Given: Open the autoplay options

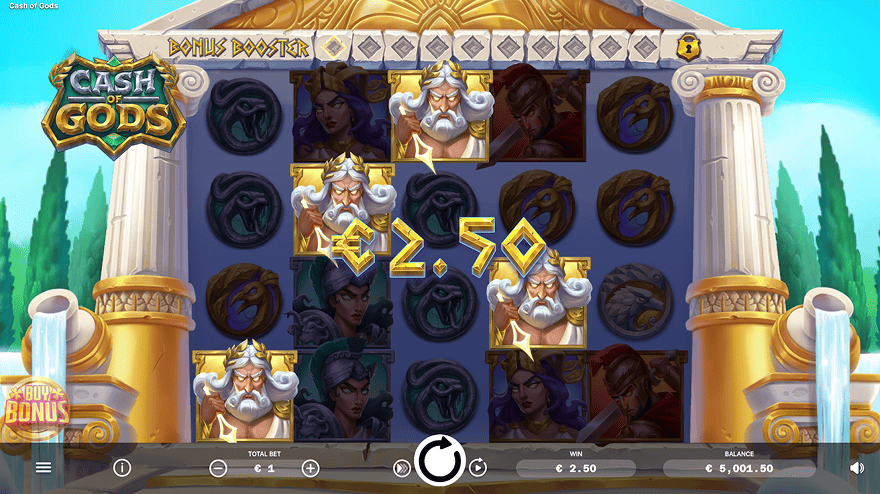Looking at the screenshot, I should [x=478, y=467].
